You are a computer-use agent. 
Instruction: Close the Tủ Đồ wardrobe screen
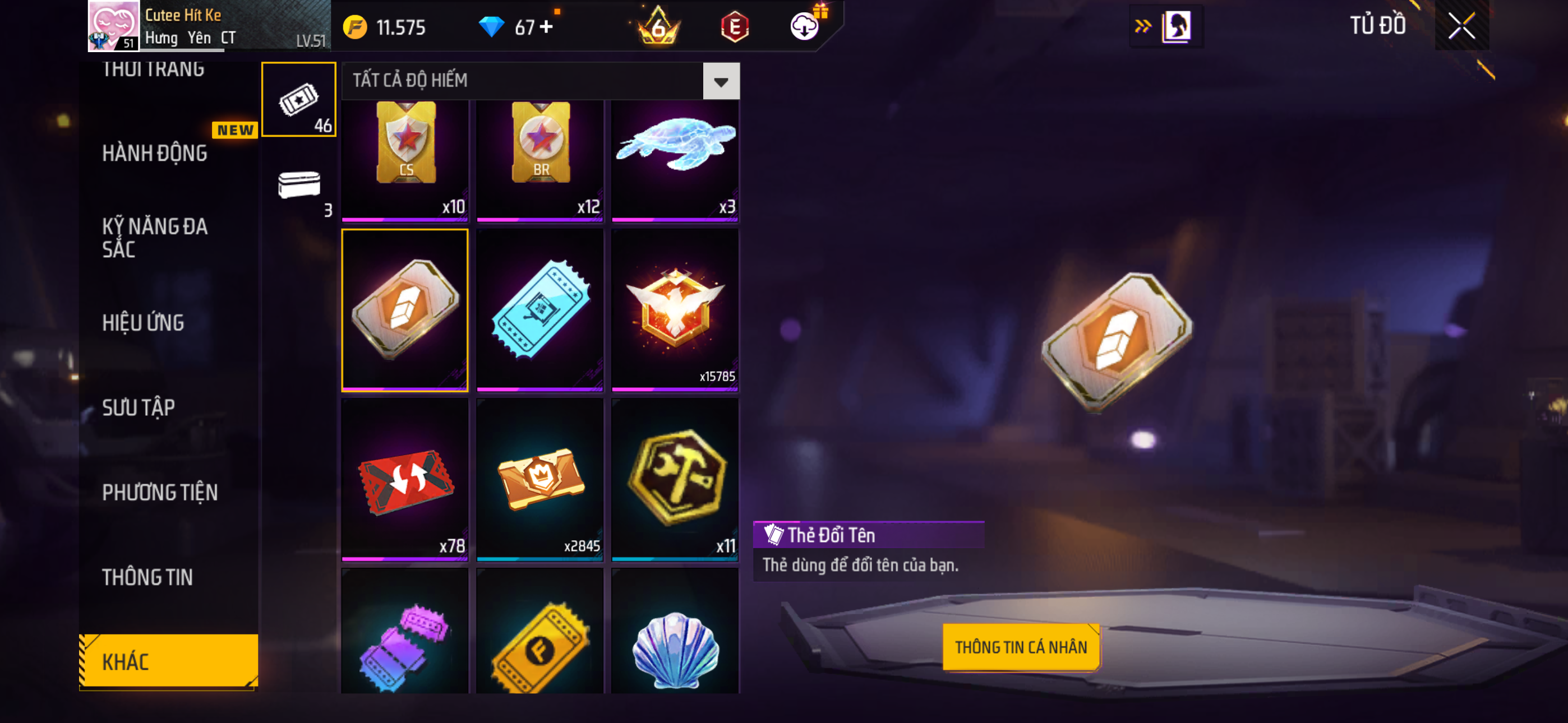point(1461,26)
